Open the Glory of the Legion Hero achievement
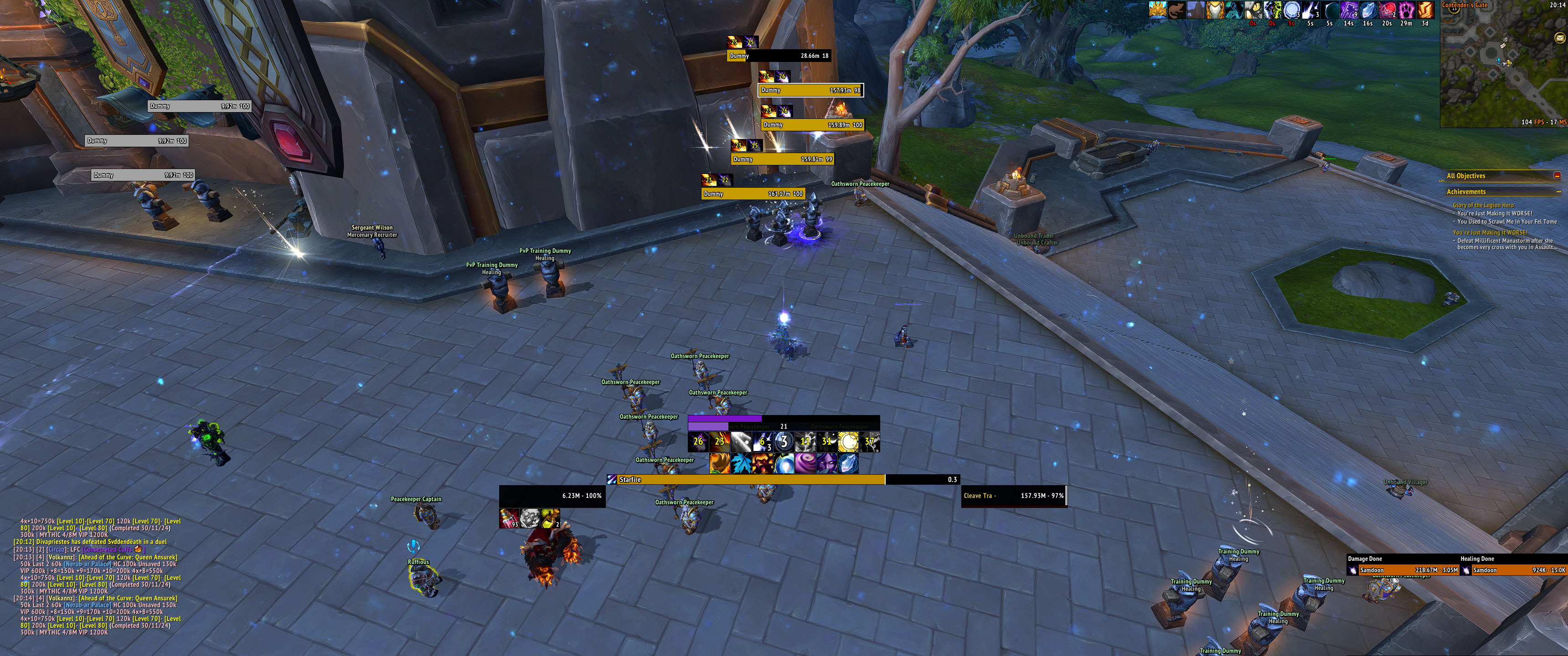Viewport: 1568px width, 656px height. [x=1483, y=205]
